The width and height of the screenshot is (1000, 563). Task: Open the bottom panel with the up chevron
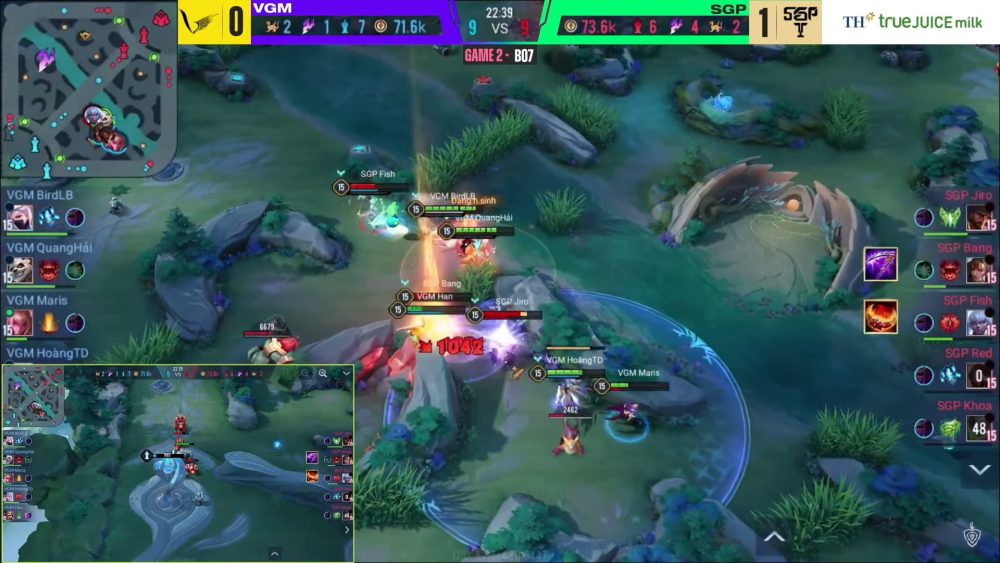(773, 537)
